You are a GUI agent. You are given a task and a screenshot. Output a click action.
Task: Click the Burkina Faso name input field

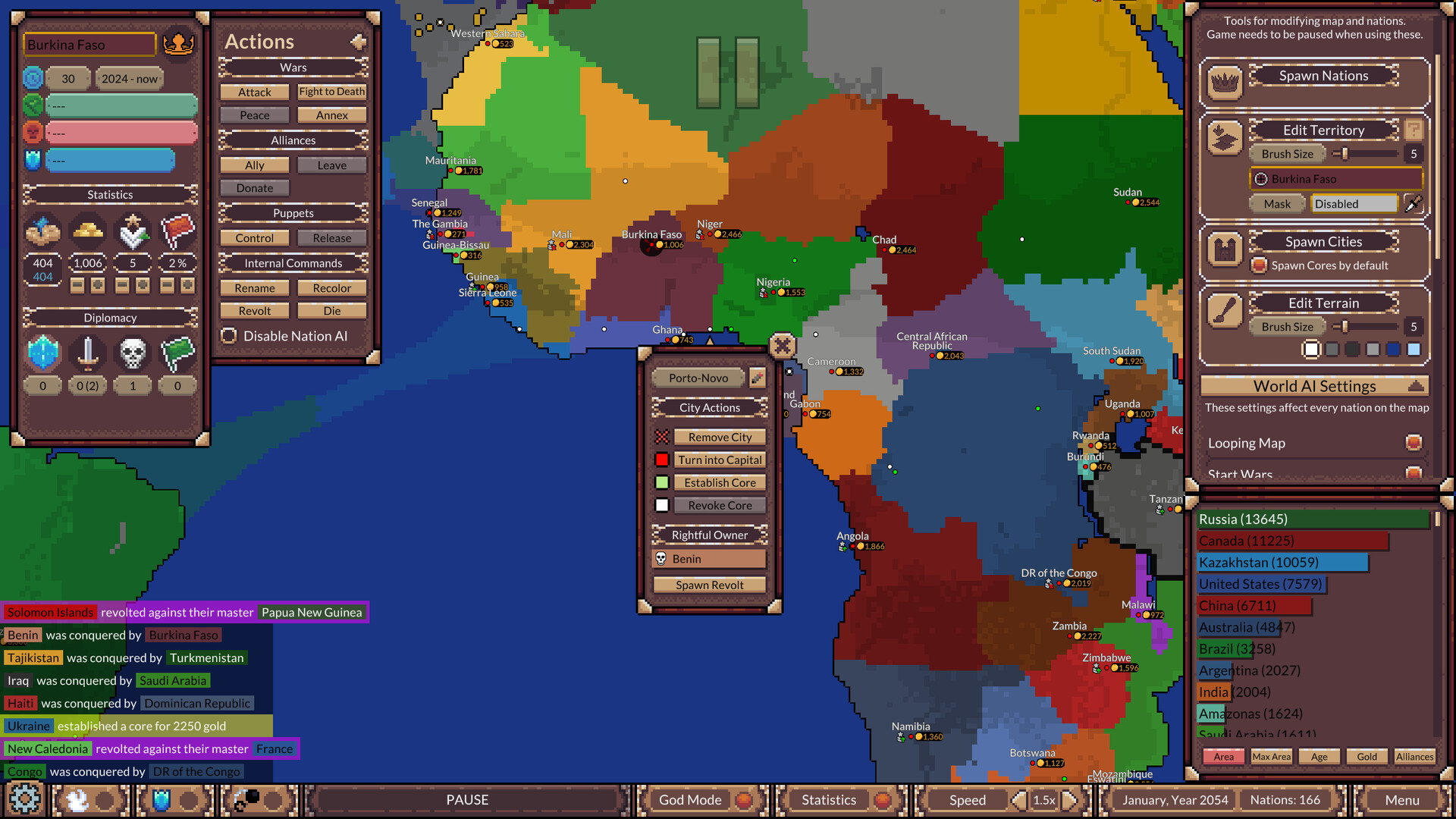click(x=89, y=45)
